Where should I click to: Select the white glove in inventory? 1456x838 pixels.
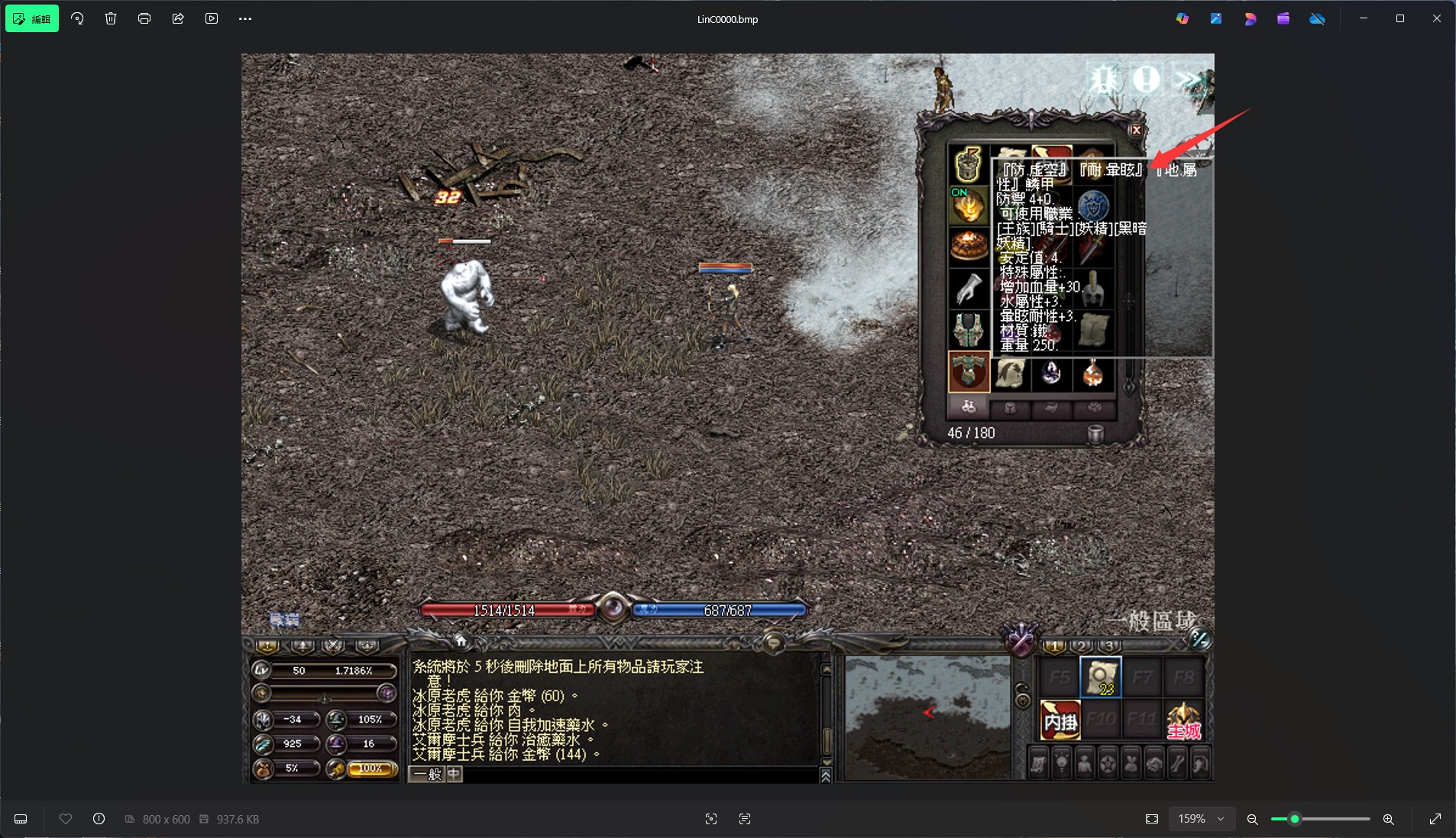coord(968,288)
